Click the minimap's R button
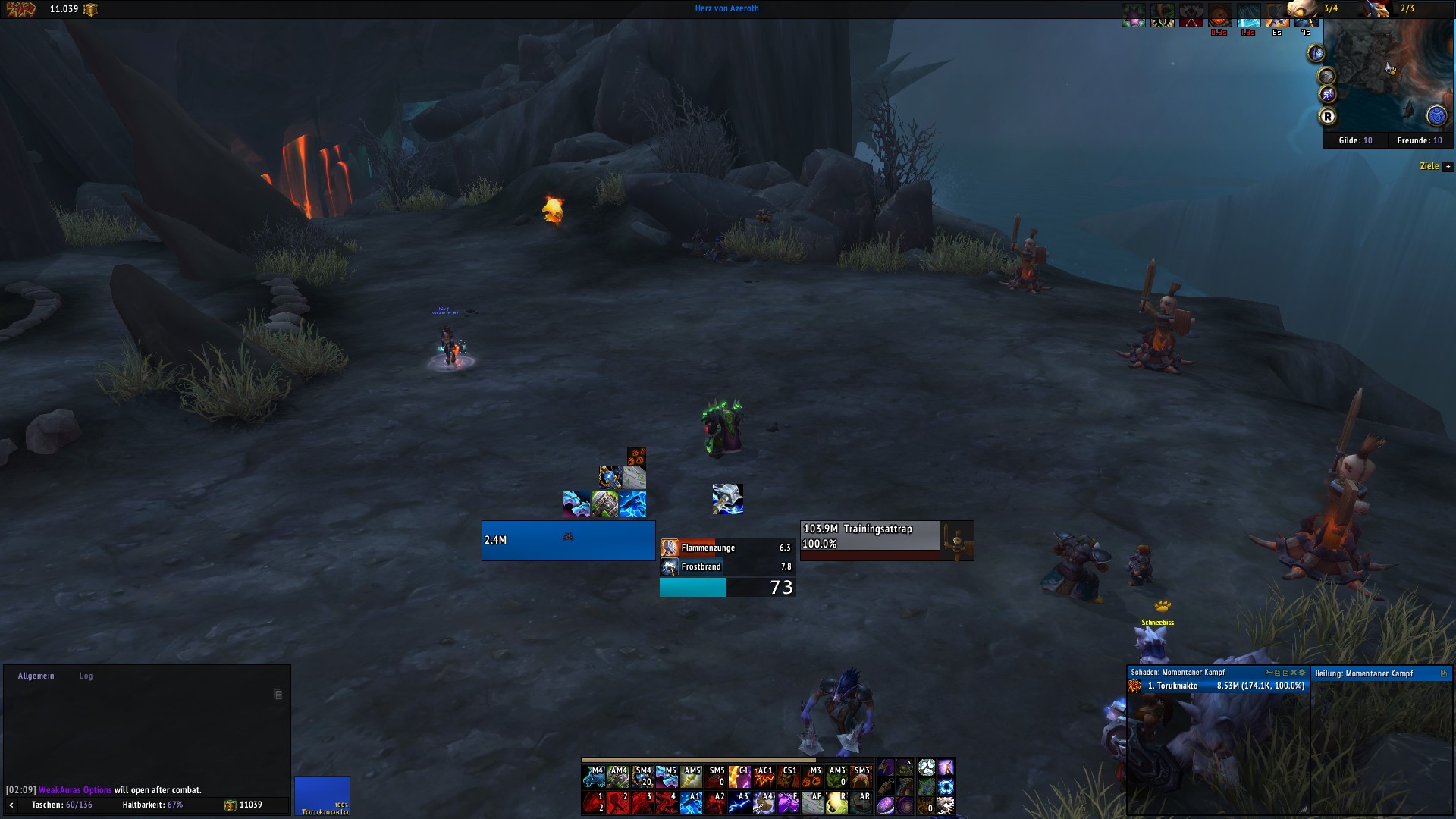The width and height of the screenshot is (1456, 819). coord(1327,116)
